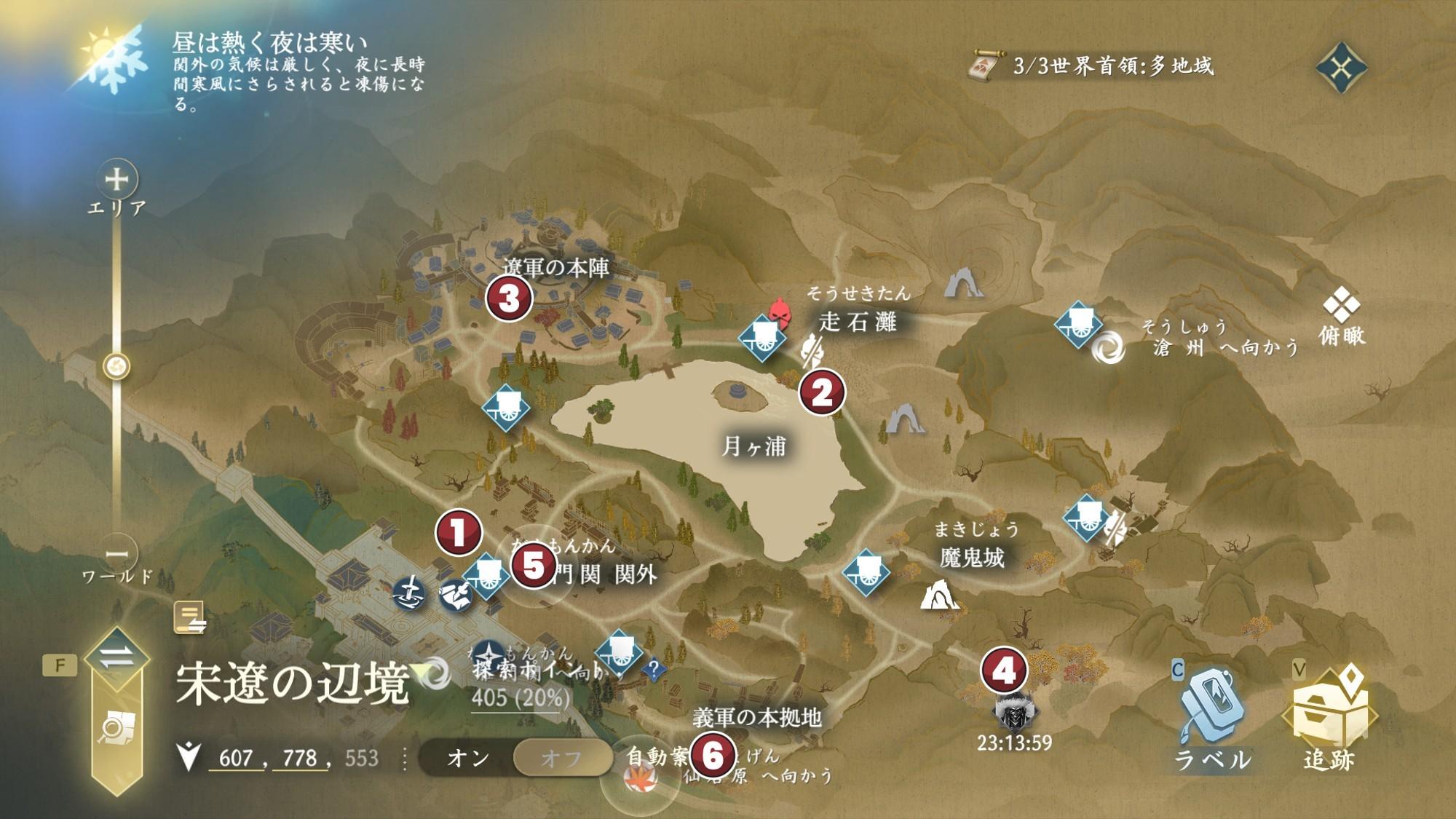
Task: Click map marker number 6 near 義軍の本拠地
Action: coord(712,755)
